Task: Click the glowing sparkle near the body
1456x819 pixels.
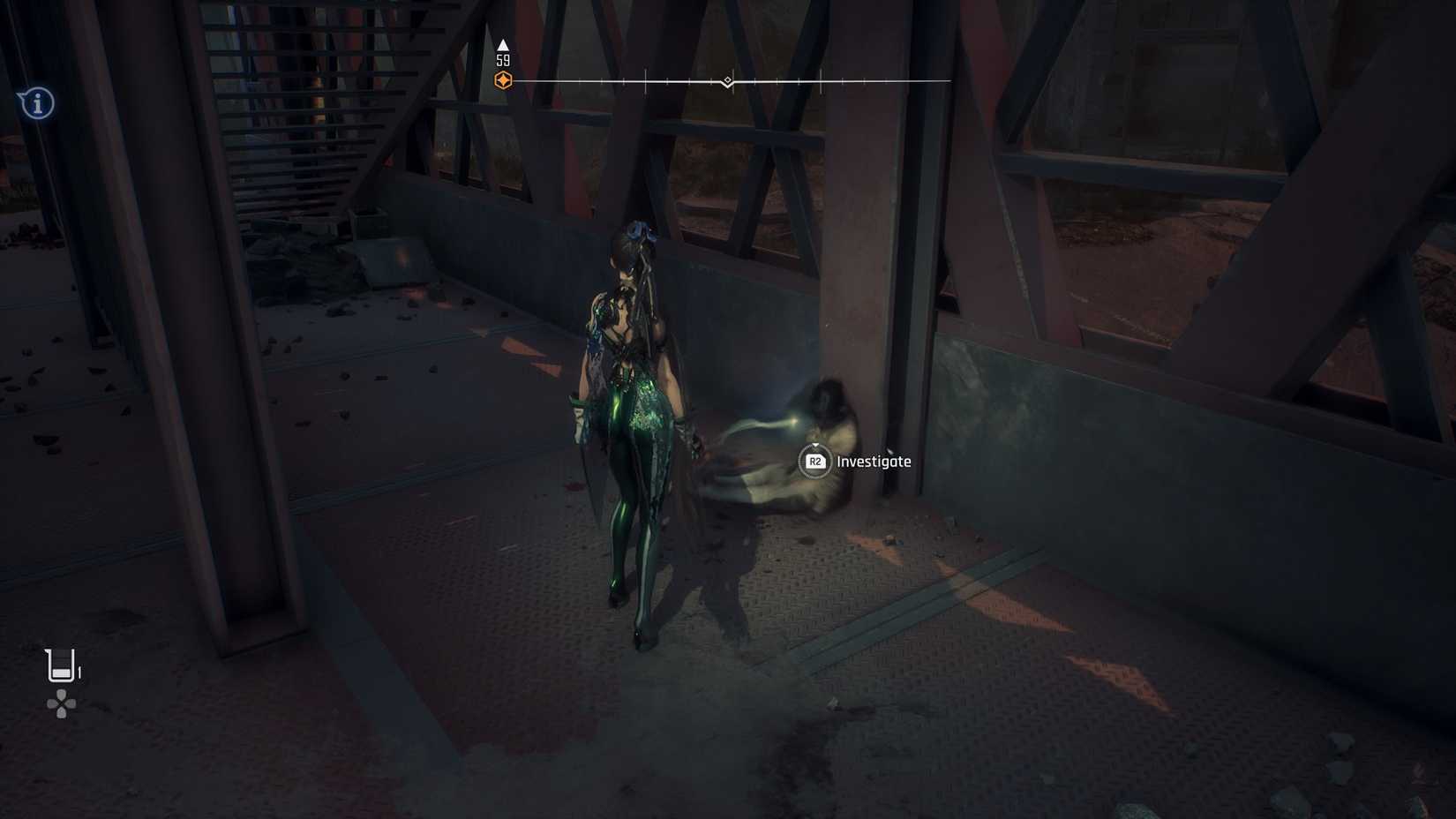Action: [792, 422]
